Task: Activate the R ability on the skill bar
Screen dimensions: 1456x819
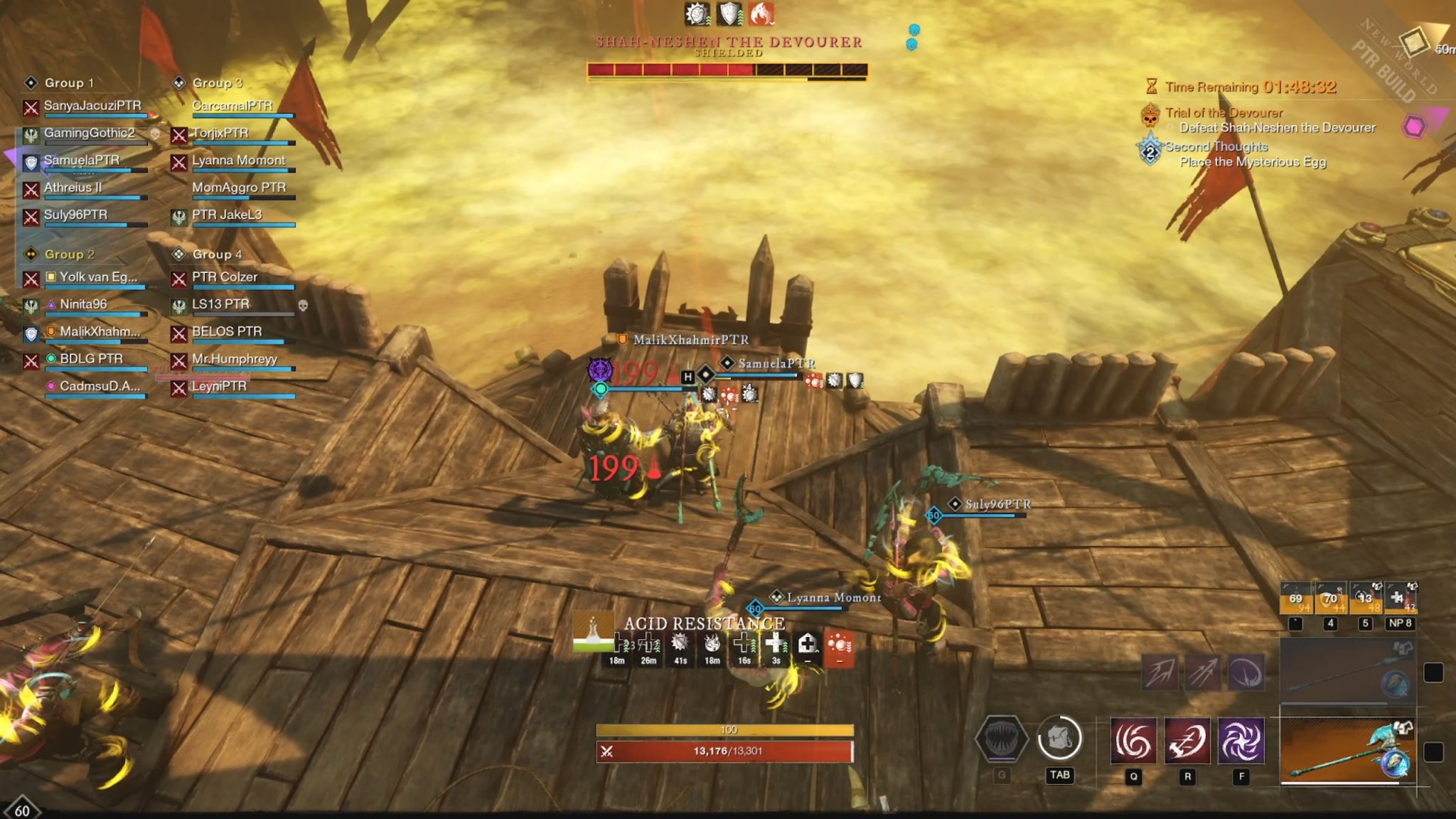Action: pyautogui.click(x=1187, y=740)
